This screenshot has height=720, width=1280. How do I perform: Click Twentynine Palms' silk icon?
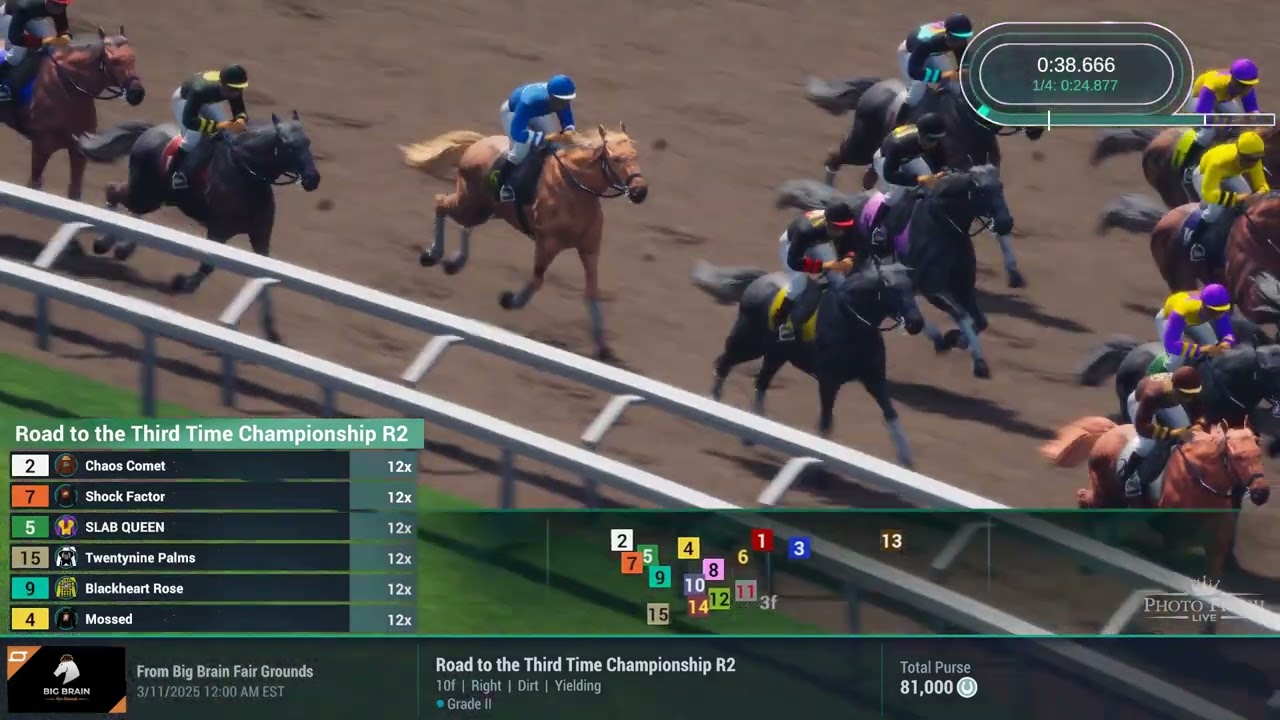pyautogui.click(x=65, y=558)
